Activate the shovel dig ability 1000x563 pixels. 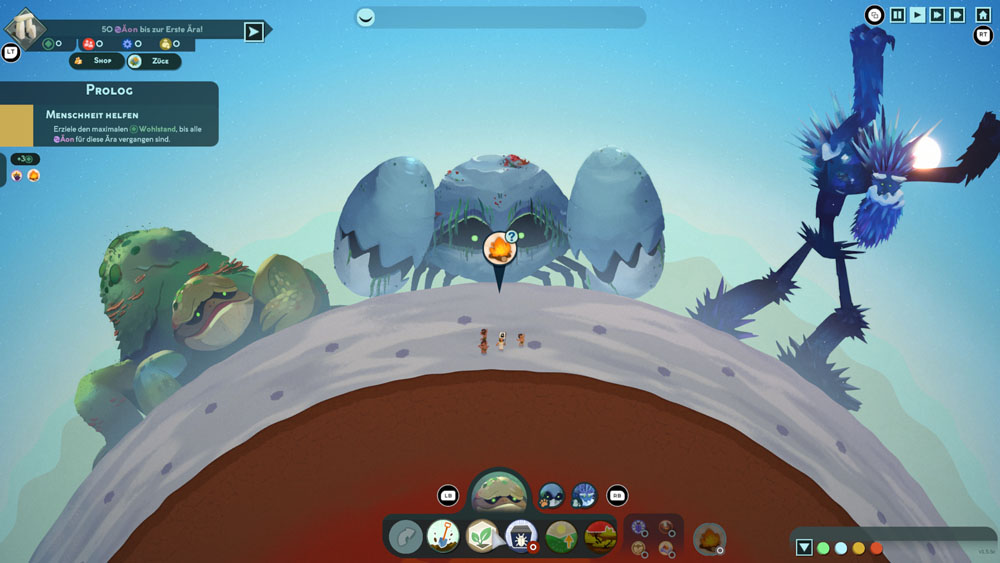[x=443, y=536]
